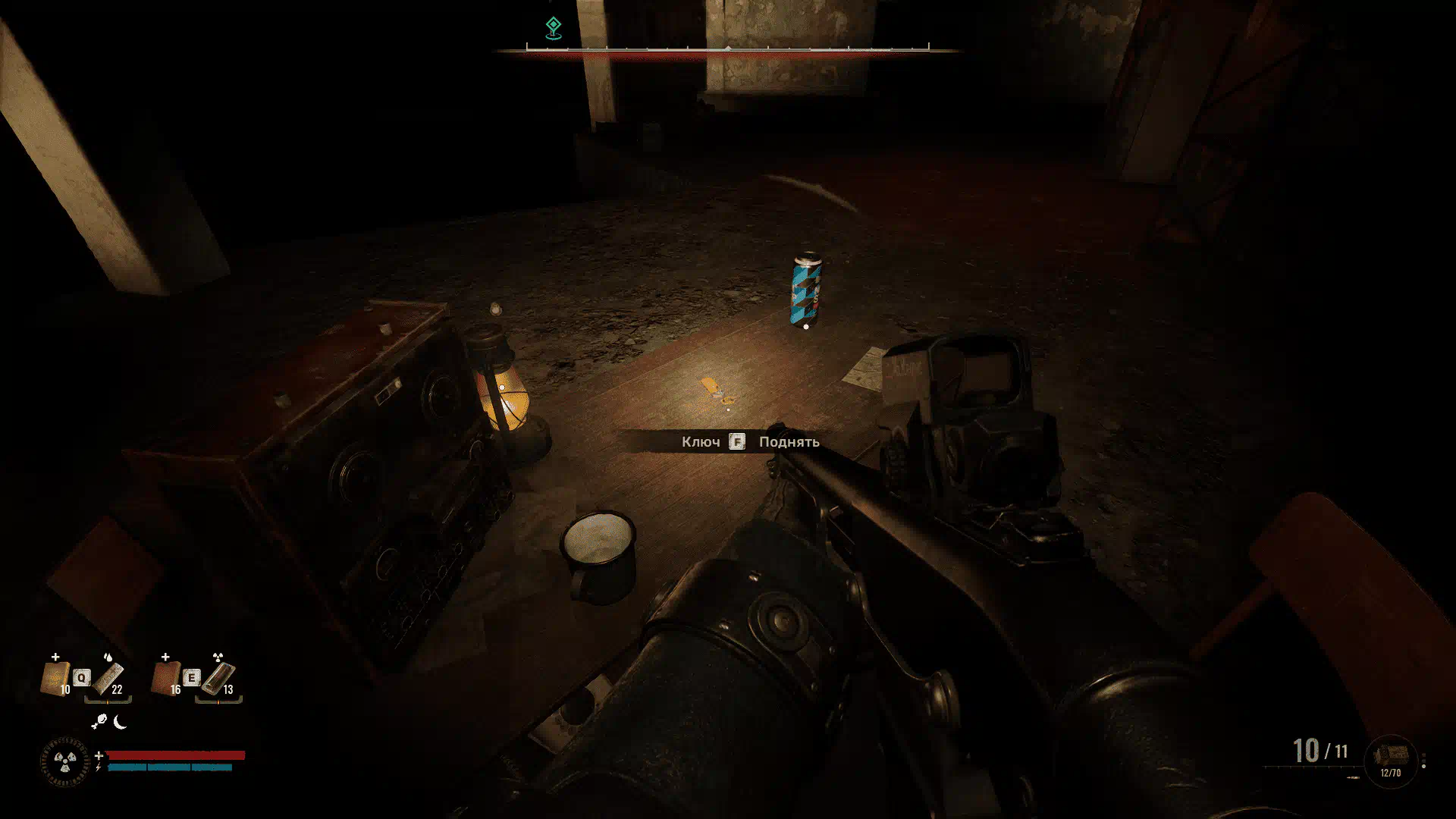Screen dimensions: 1456x819
Task: Click the teal quest marker on the compass
Action: coord(554,27)
